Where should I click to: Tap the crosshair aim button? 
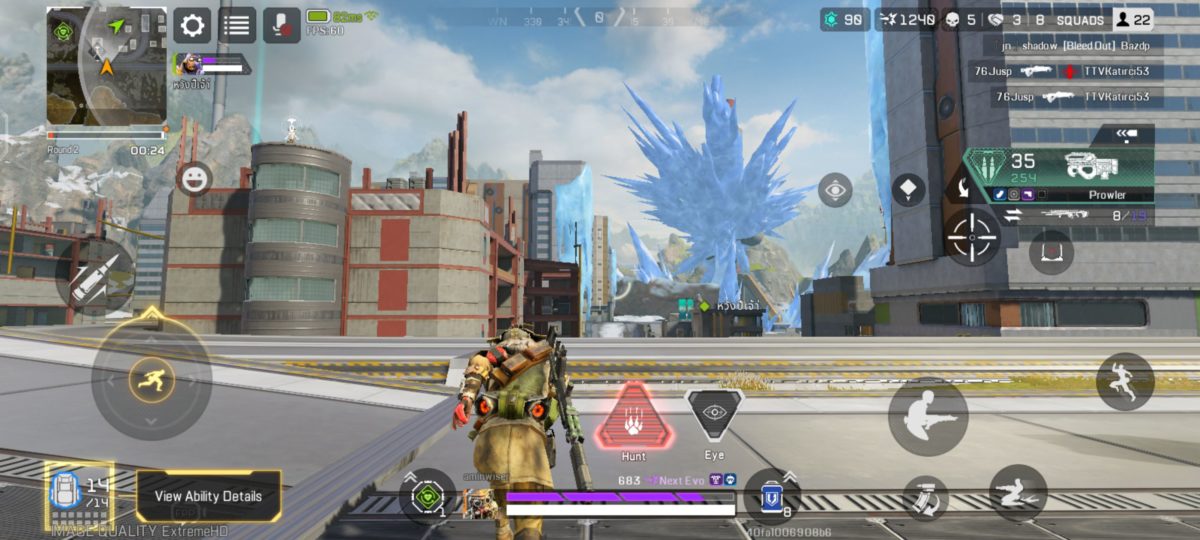click(x=972, y=237)
